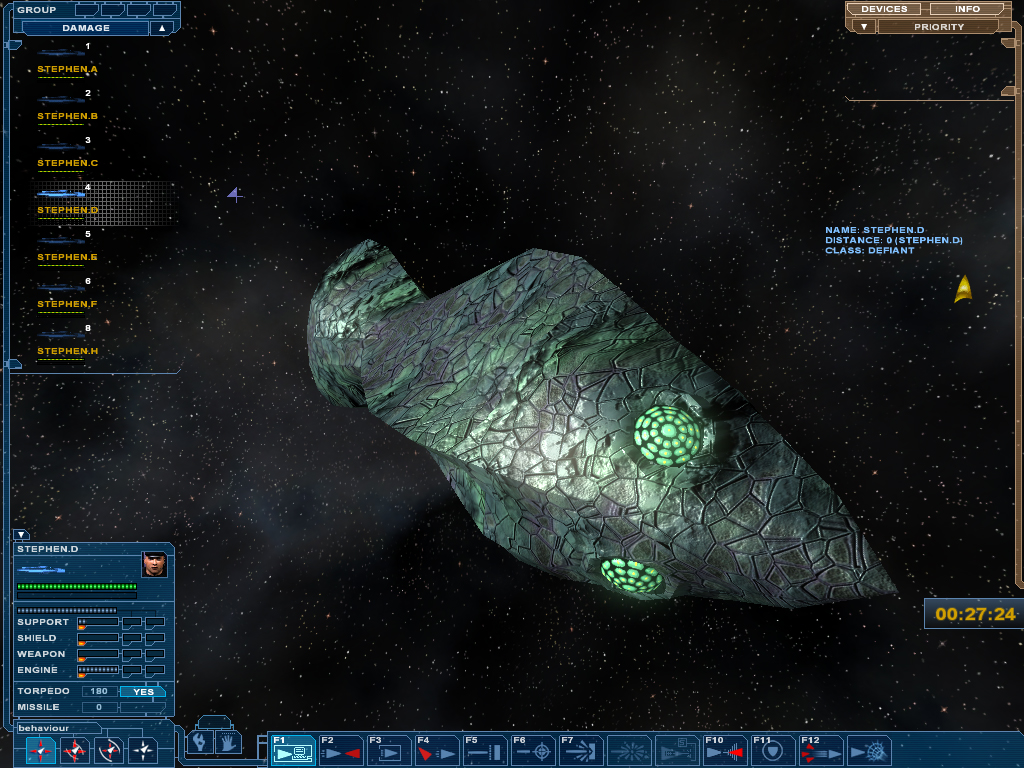
Task: Use the F2 command with red arrow
Action: point(340,750)
